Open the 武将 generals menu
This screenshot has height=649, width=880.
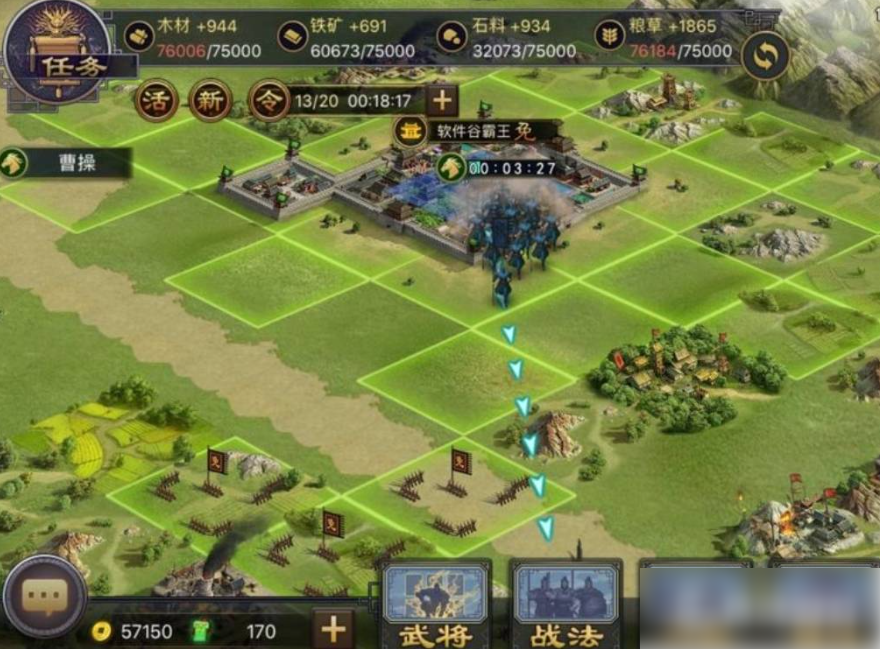point(437,605)
